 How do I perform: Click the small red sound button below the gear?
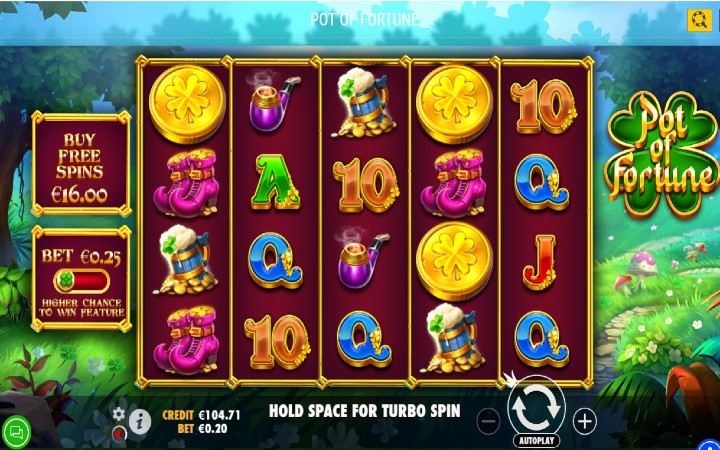[x=119, y=433]
